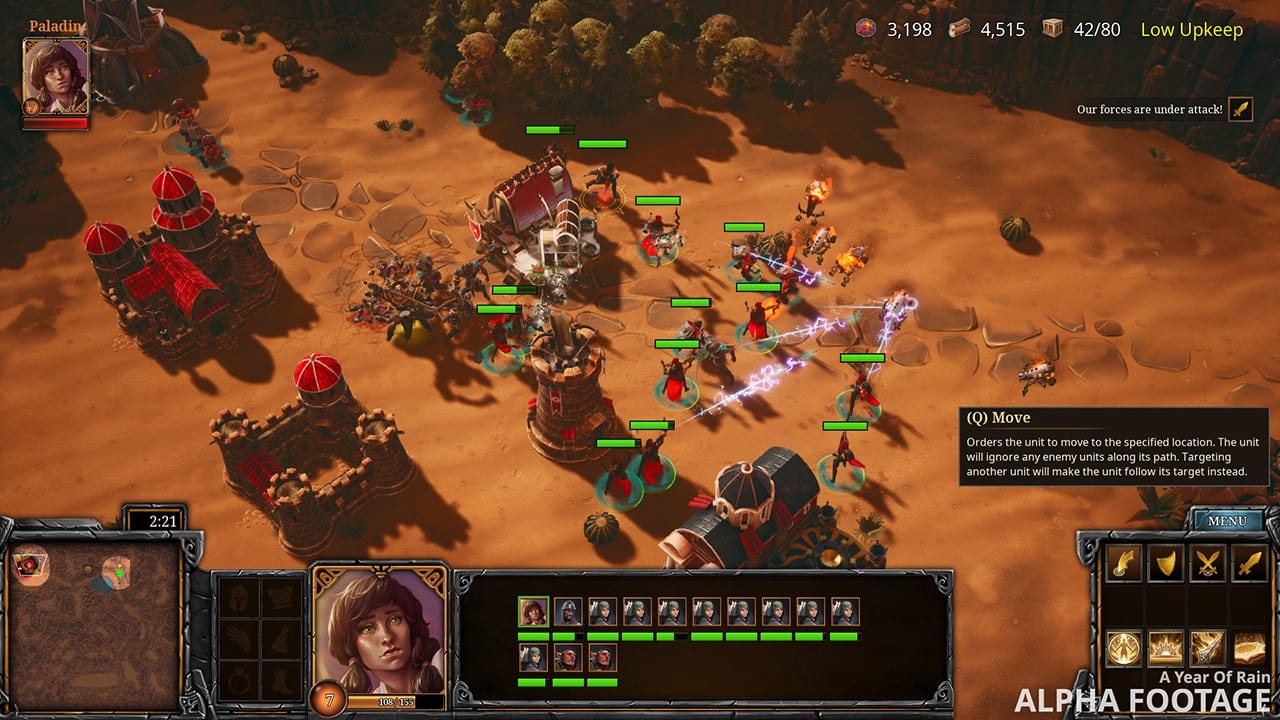Trigger the flaming sword ability
Screen dimensions: 1280x720
1207,648
